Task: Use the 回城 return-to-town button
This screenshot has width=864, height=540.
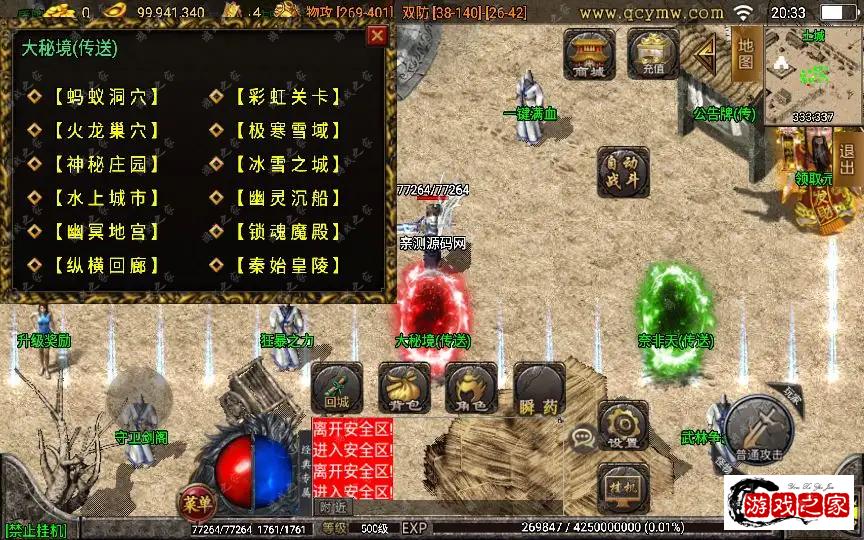Action: coord(337,389)
